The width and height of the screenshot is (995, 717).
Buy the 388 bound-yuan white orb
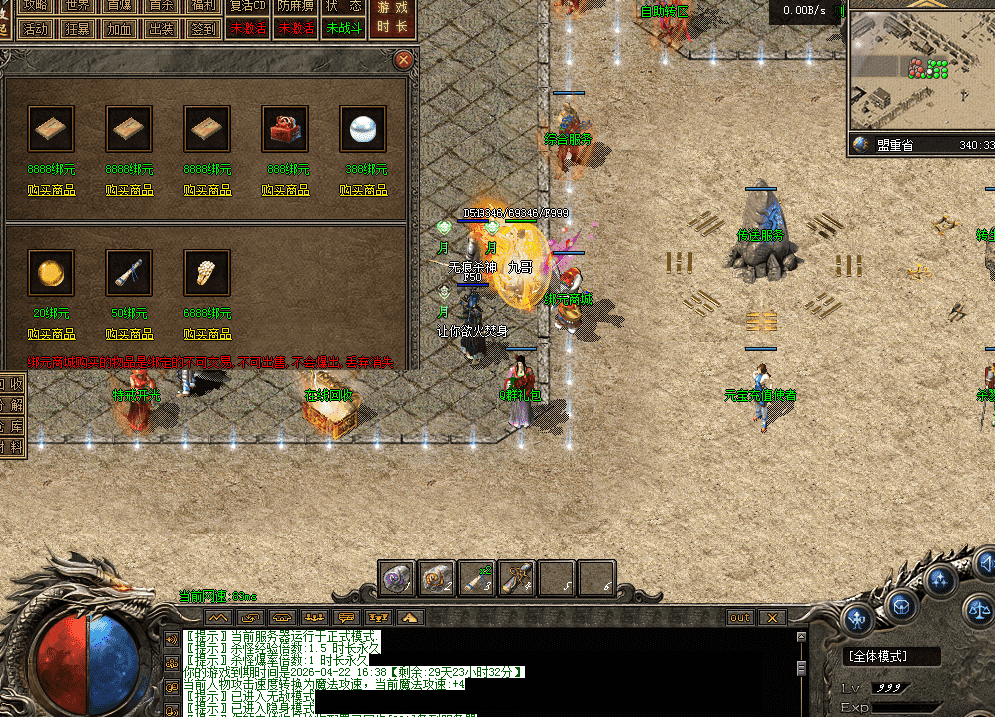(363, 190)
